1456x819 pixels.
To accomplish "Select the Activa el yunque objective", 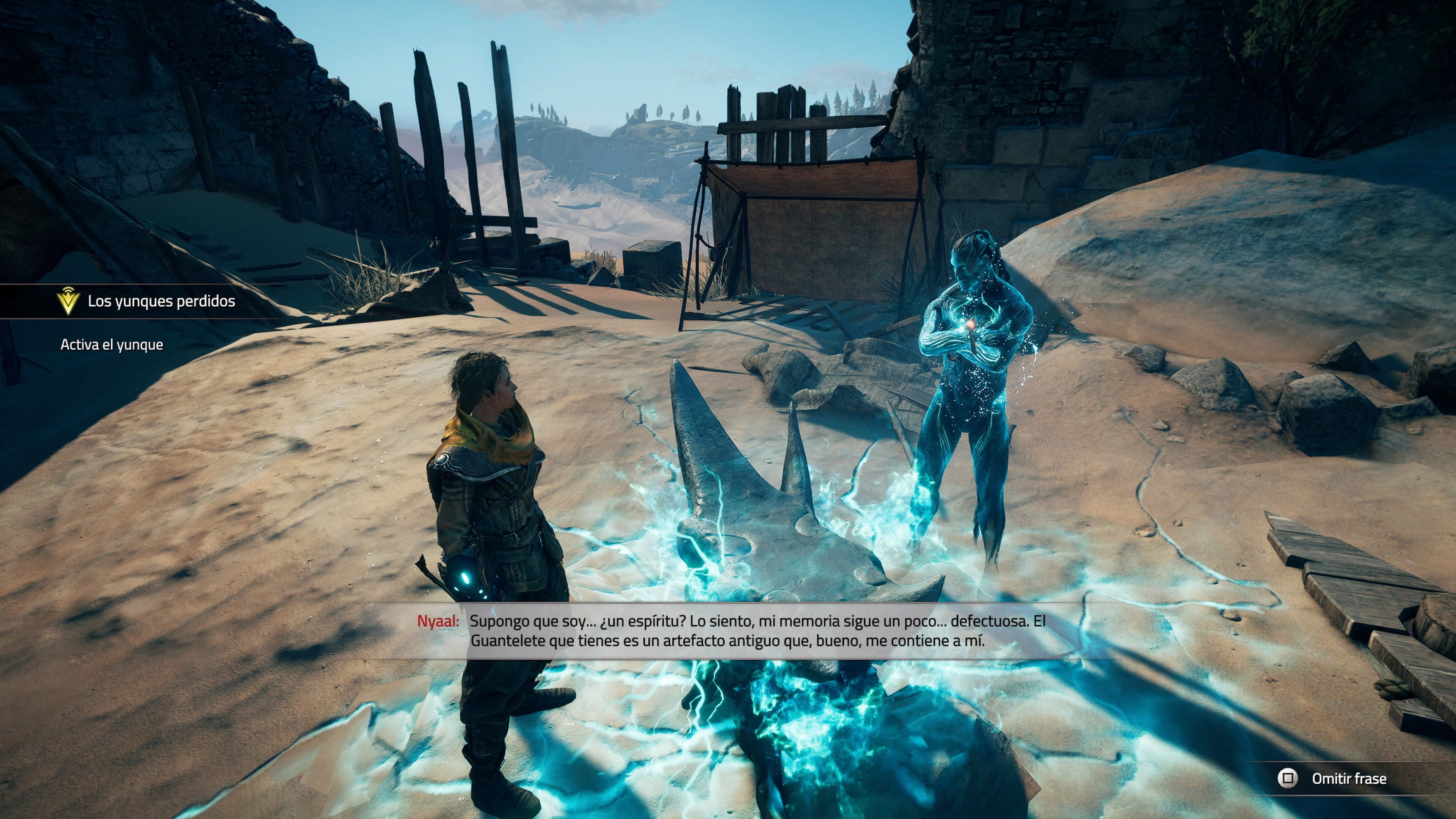I will [112, 345].
